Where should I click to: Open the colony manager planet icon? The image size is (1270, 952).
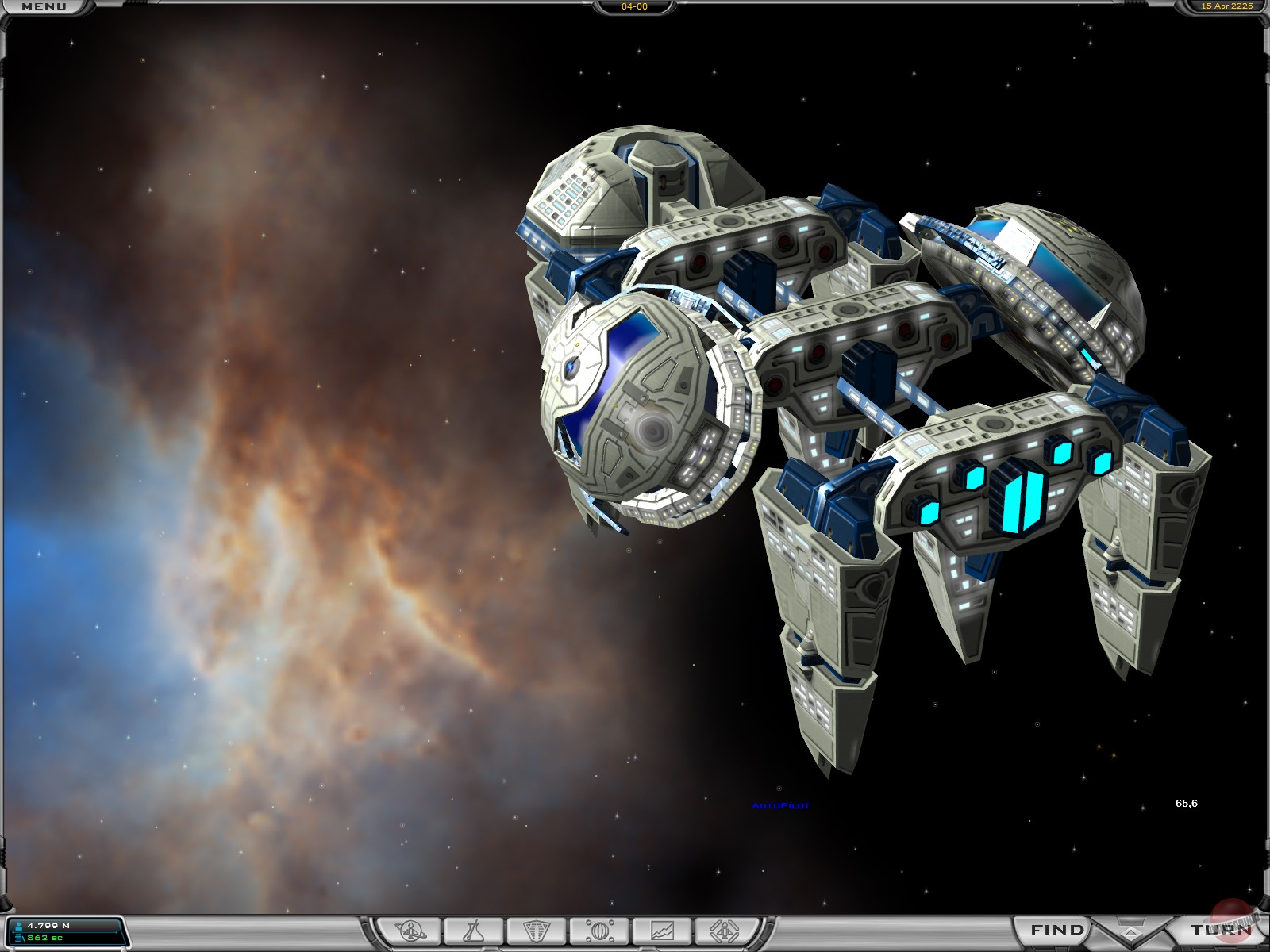[409, 931]
